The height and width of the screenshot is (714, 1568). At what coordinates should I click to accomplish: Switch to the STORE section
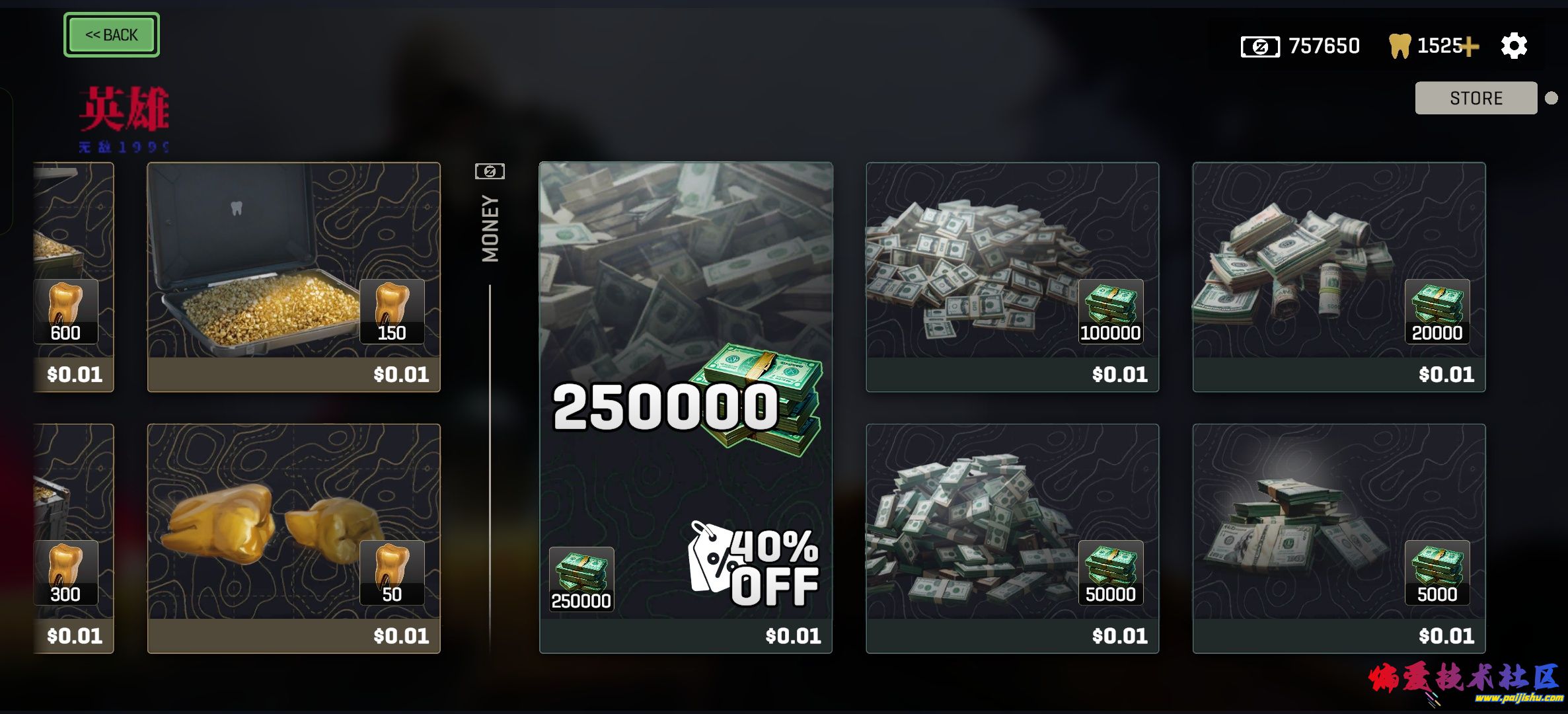point(1475,98)
